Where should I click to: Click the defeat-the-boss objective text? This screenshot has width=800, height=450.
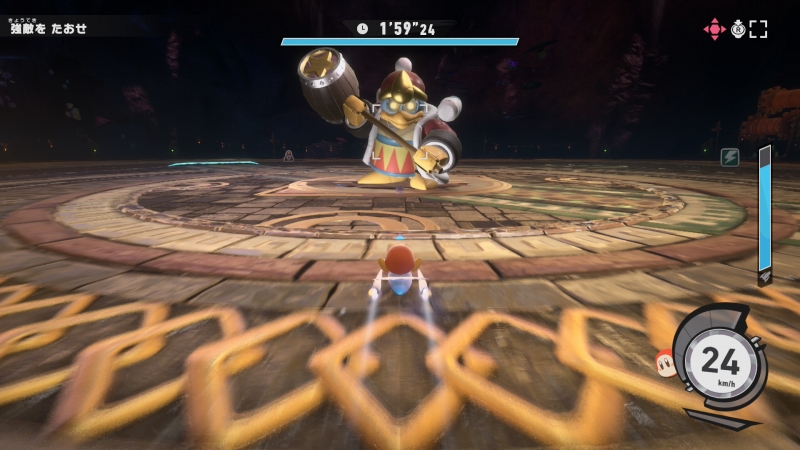49,28
